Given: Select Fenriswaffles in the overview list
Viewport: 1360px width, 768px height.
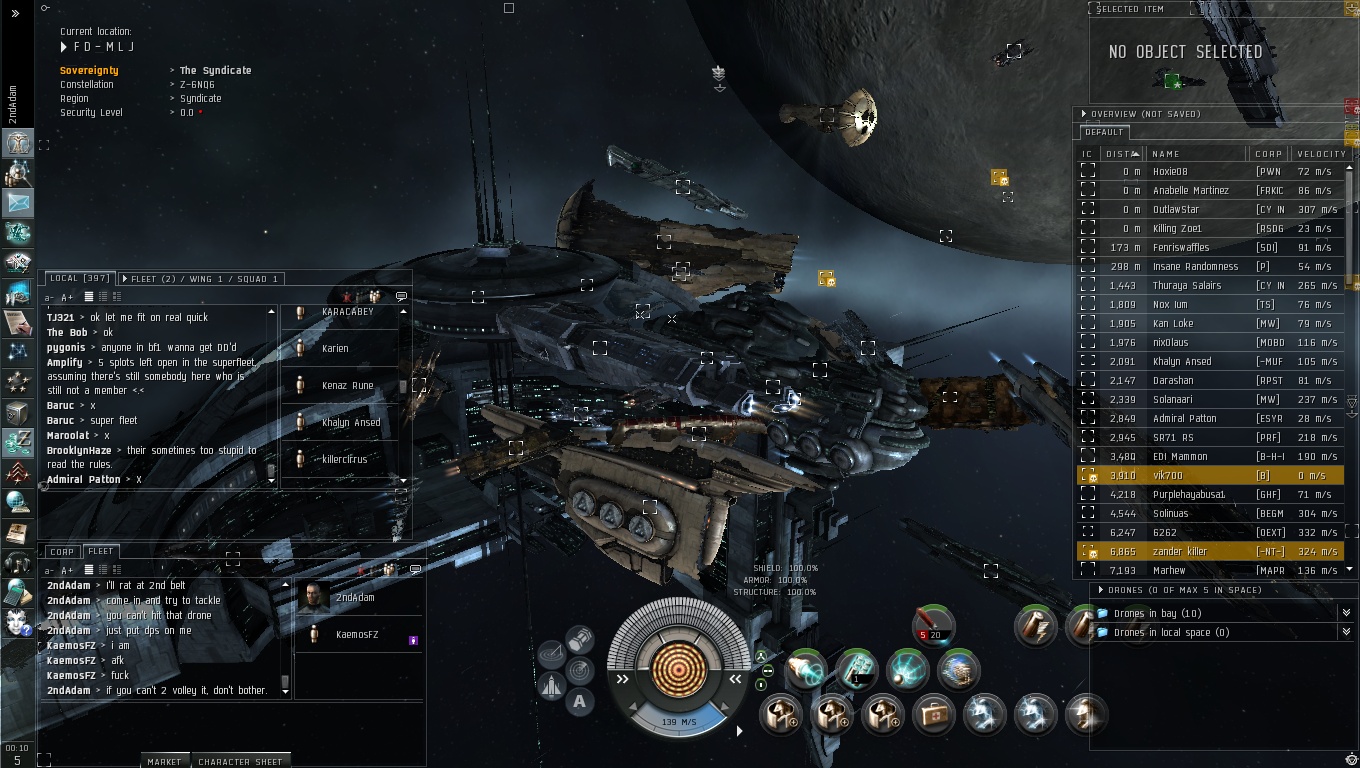Looking at the screenshot, I should click(1180, 248).
